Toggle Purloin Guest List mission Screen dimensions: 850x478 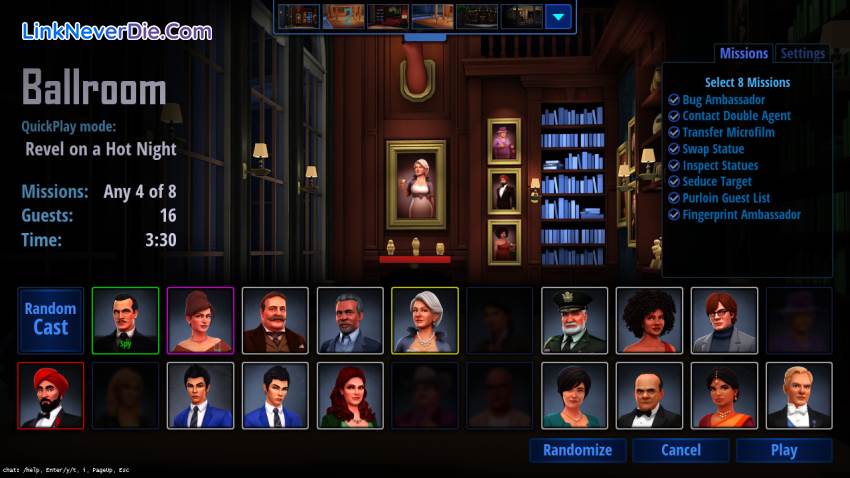(x=674, y=198)
